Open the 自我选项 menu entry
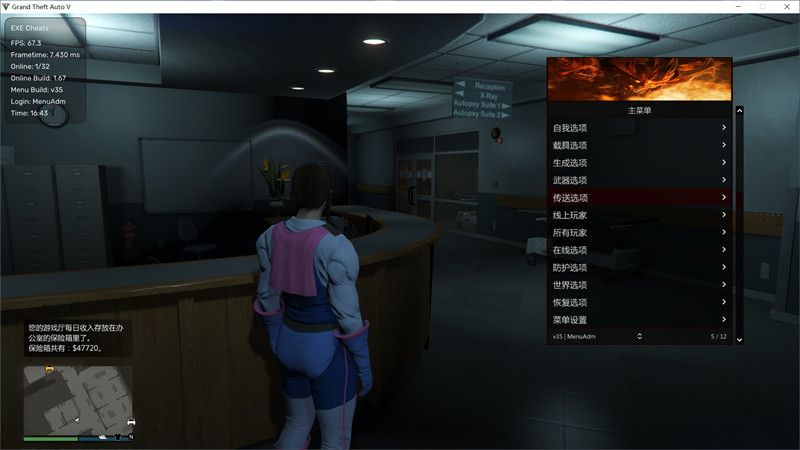Viewport: 800px width, 450px height. (x=639, y=128)
